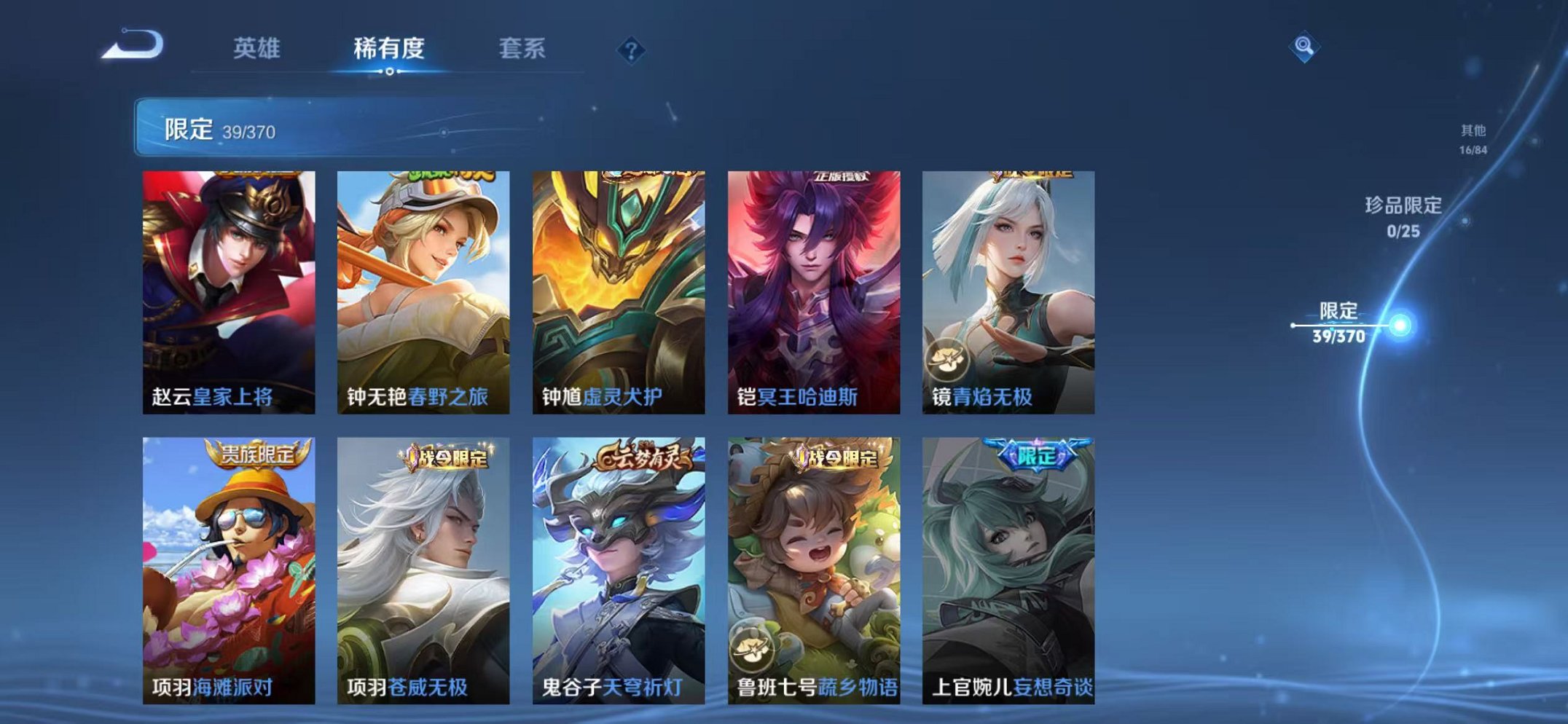Image resolution: width=1568 pixels, height=724 pixels.
Task: Tap the question mark help icon
Action: click(632, 50)
